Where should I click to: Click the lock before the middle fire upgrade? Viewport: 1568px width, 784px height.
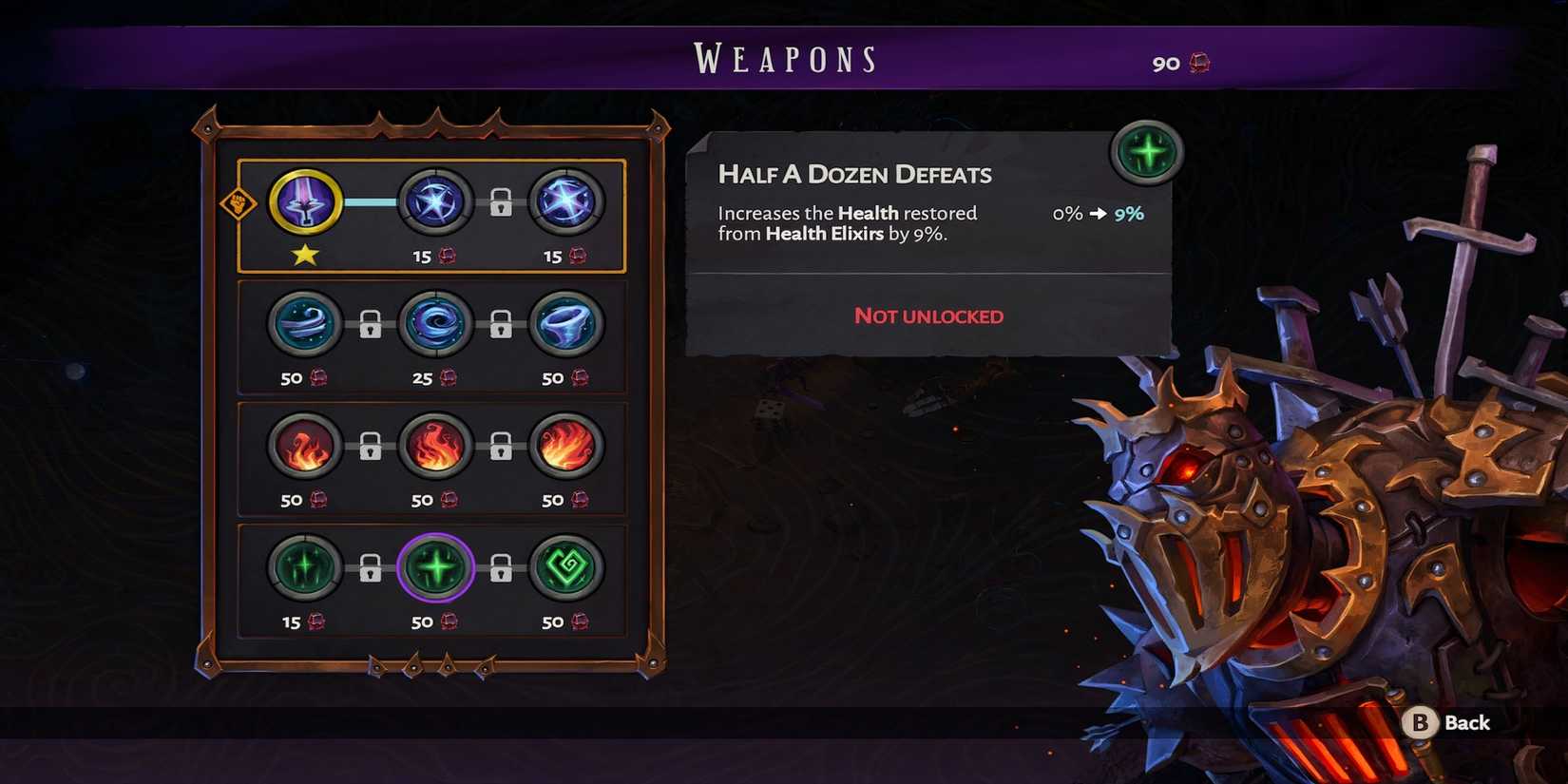click(371, 447)
